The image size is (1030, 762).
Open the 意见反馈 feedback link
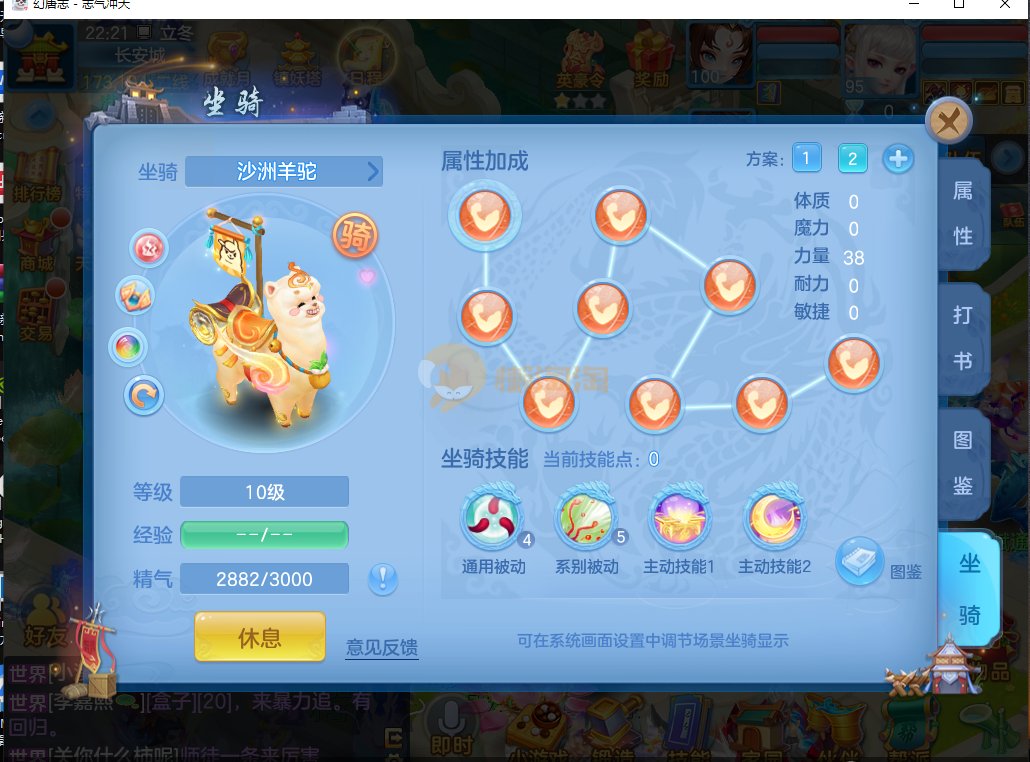tap(382, 647)
